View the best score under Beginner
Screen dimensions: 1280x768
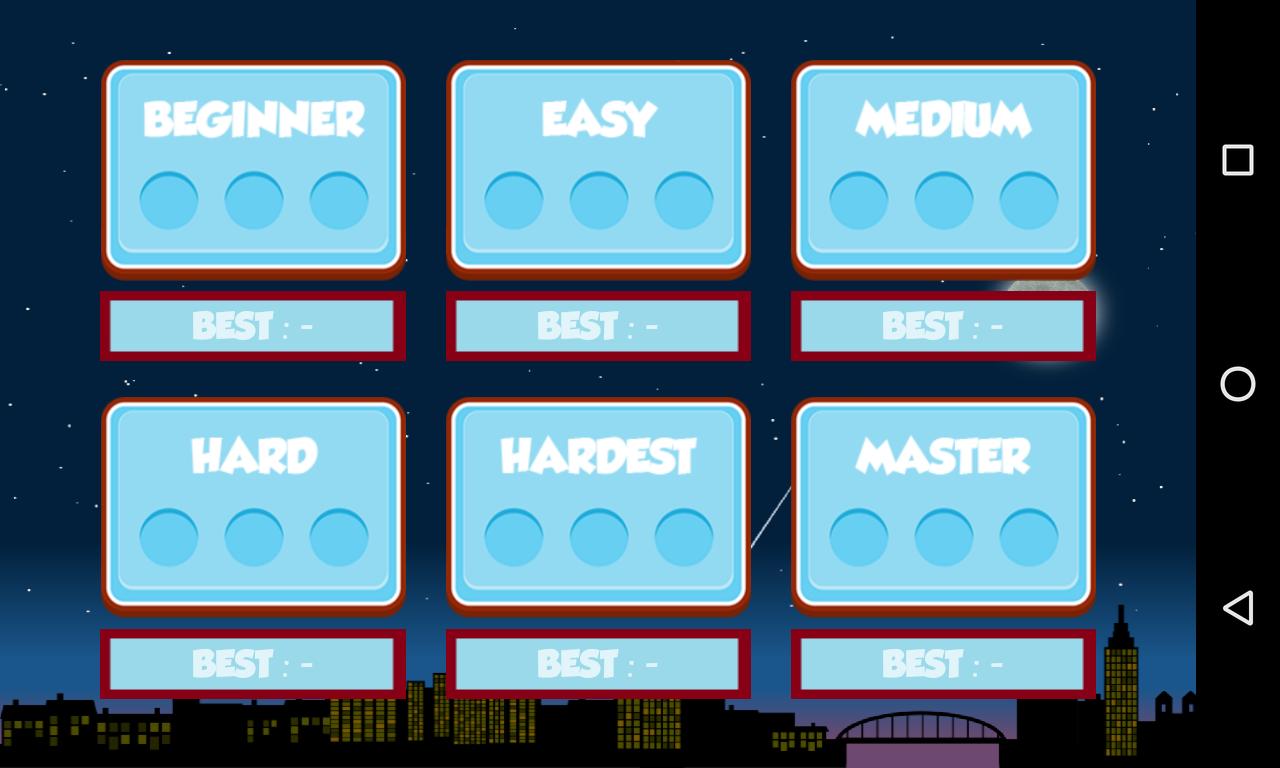point(253,325)
